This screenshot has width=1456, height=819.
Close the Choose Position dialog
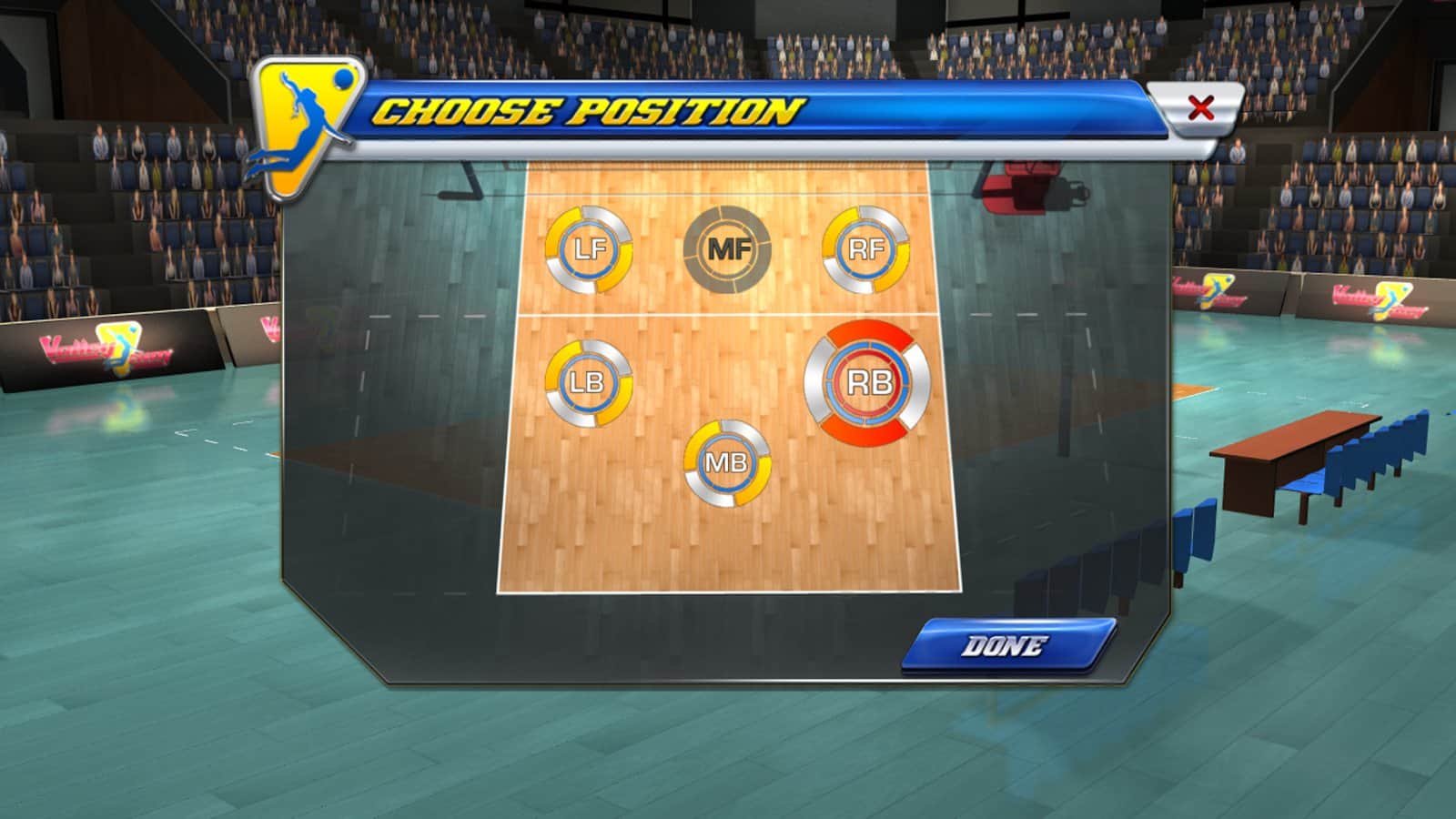1200,108
